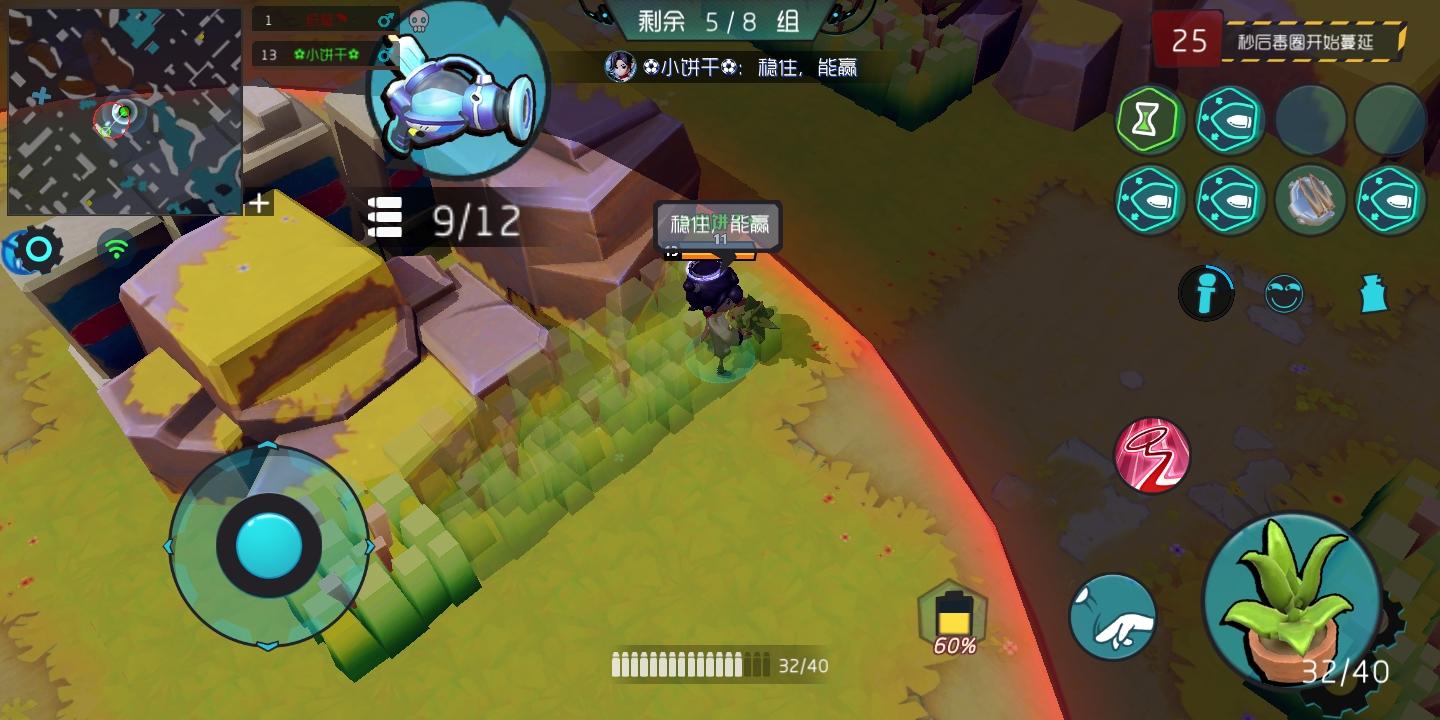The height and width of the screenshot is (720, 1440).
Task: Tap the movement joystick
Action: [265, 546]
